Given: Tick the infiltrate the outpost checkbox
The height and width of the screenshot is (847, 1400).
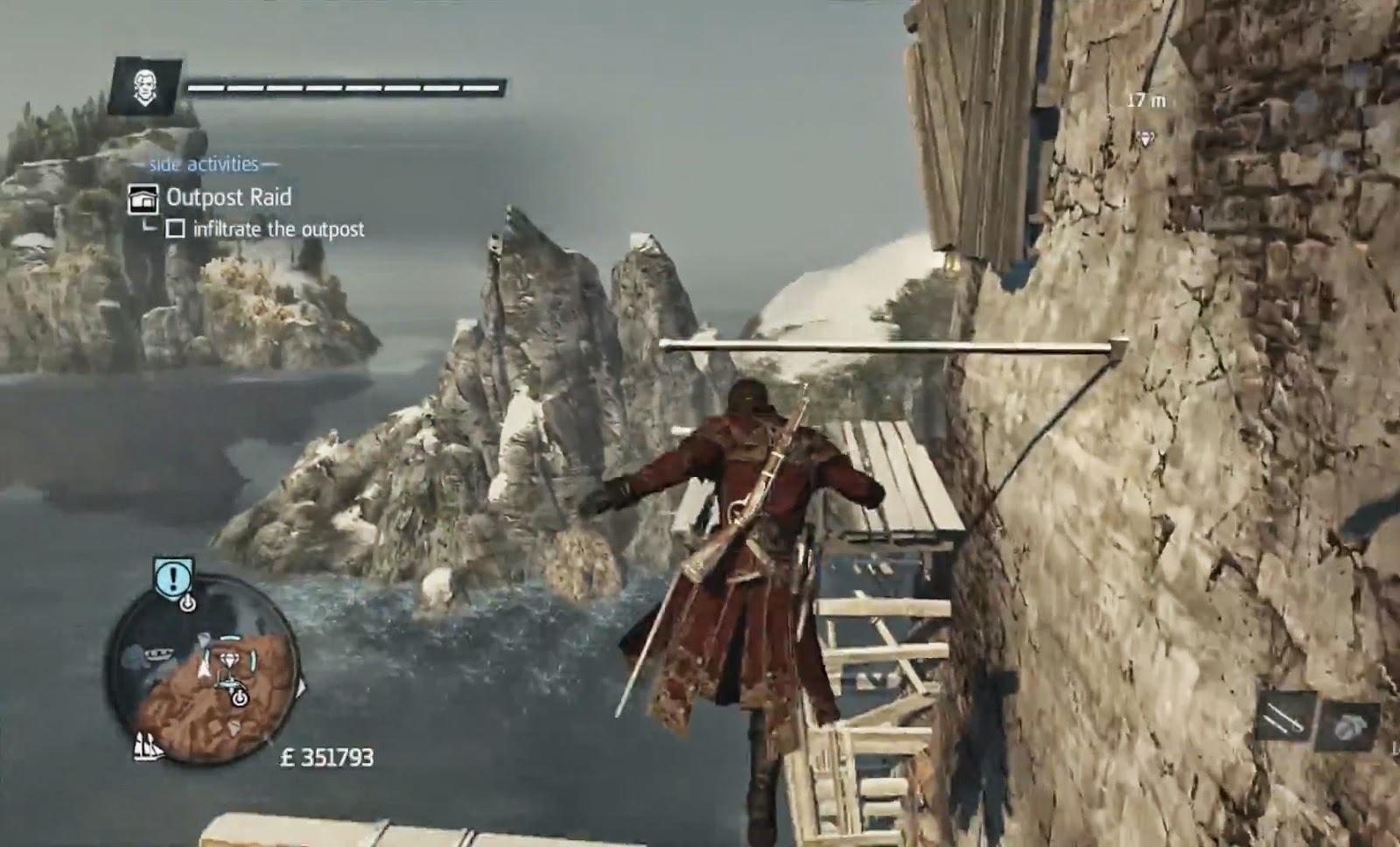Looking at the screenshot, I should [175, 229].
